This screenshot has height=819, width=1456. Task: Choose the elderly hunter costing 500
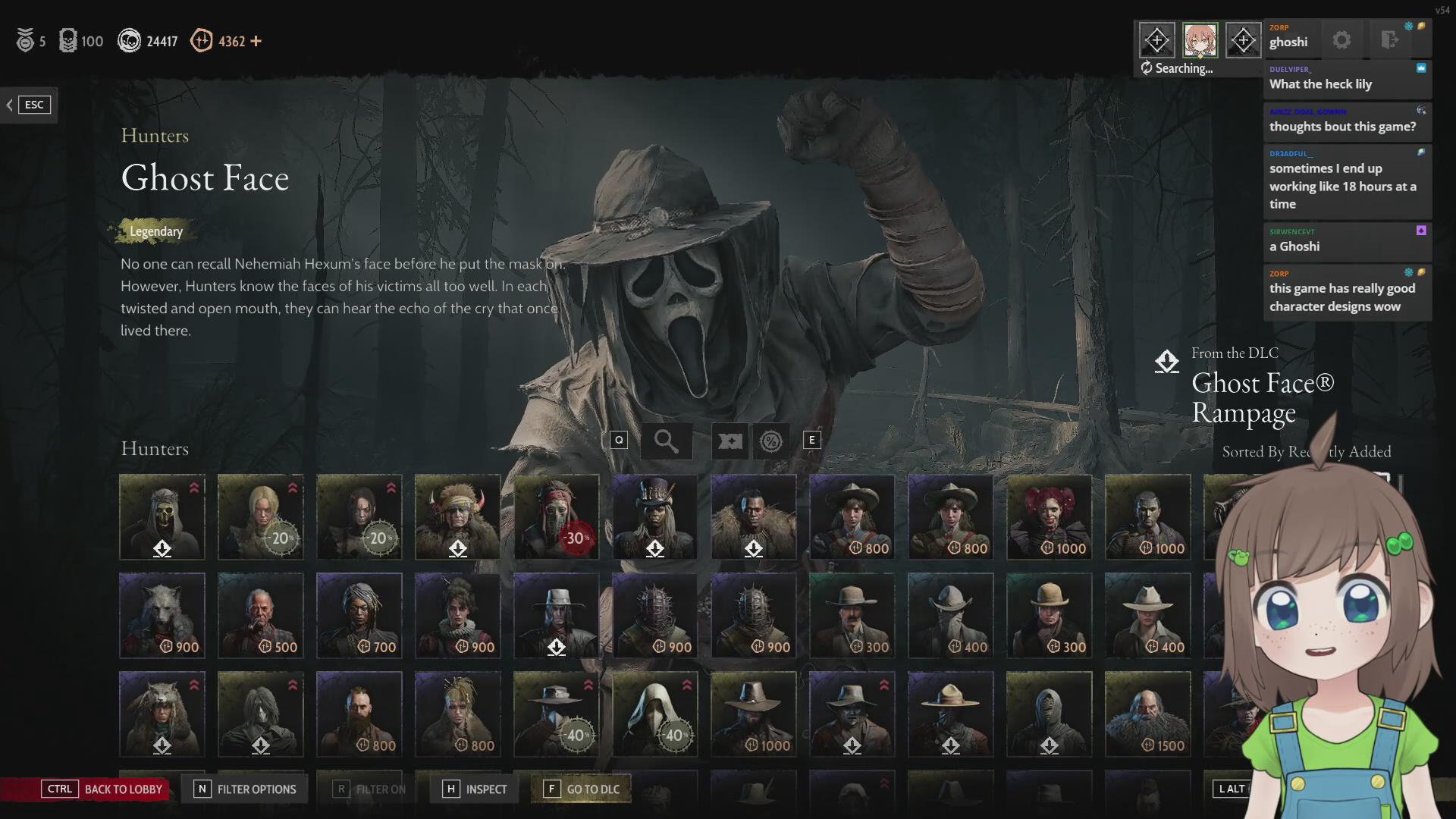coord(261,616)
